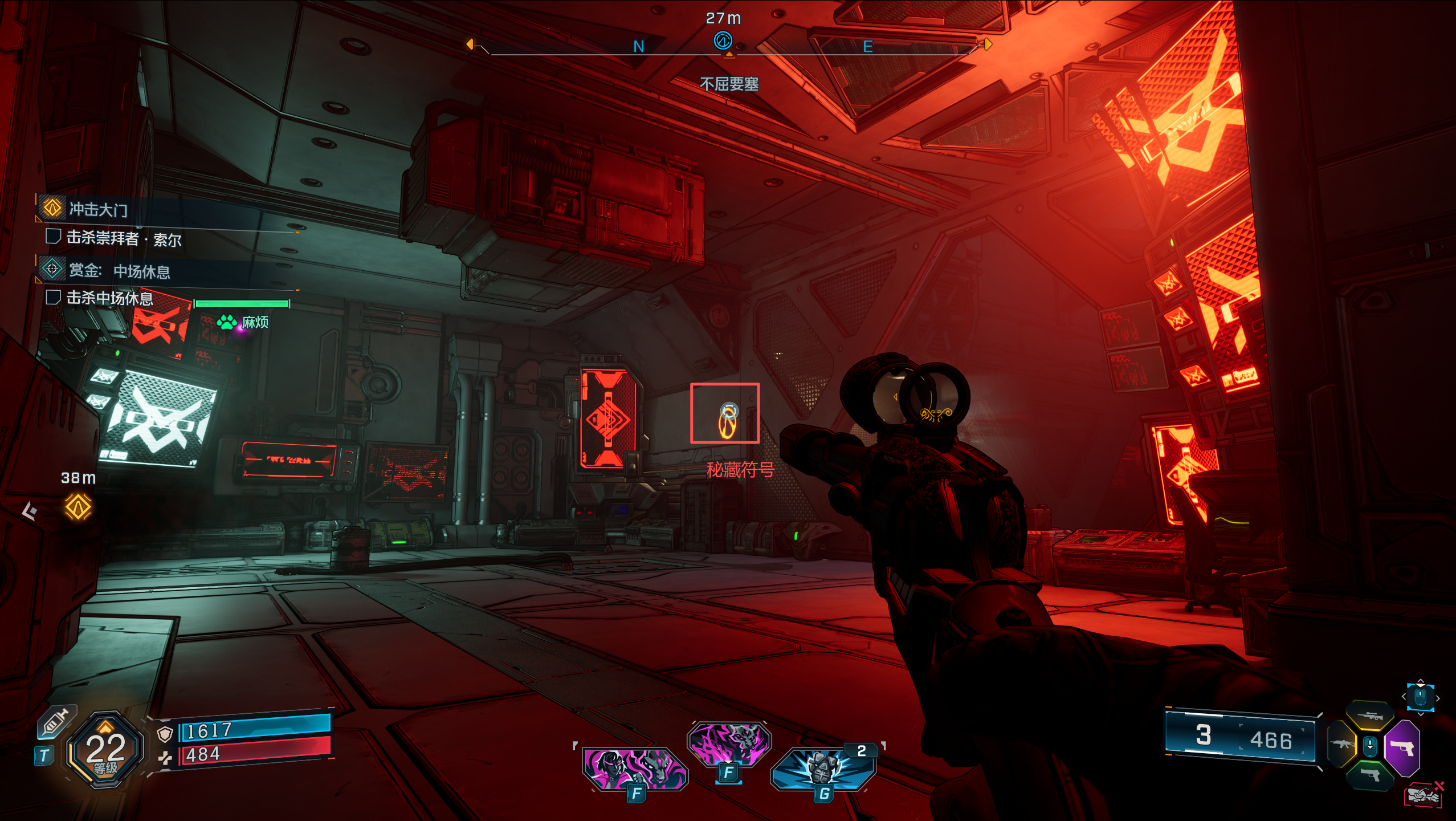The height and width of the screenshot is (821, 1456).
Task: Tick the 击杀中场休息 objective checkbox
Action: tap(53, 297)
